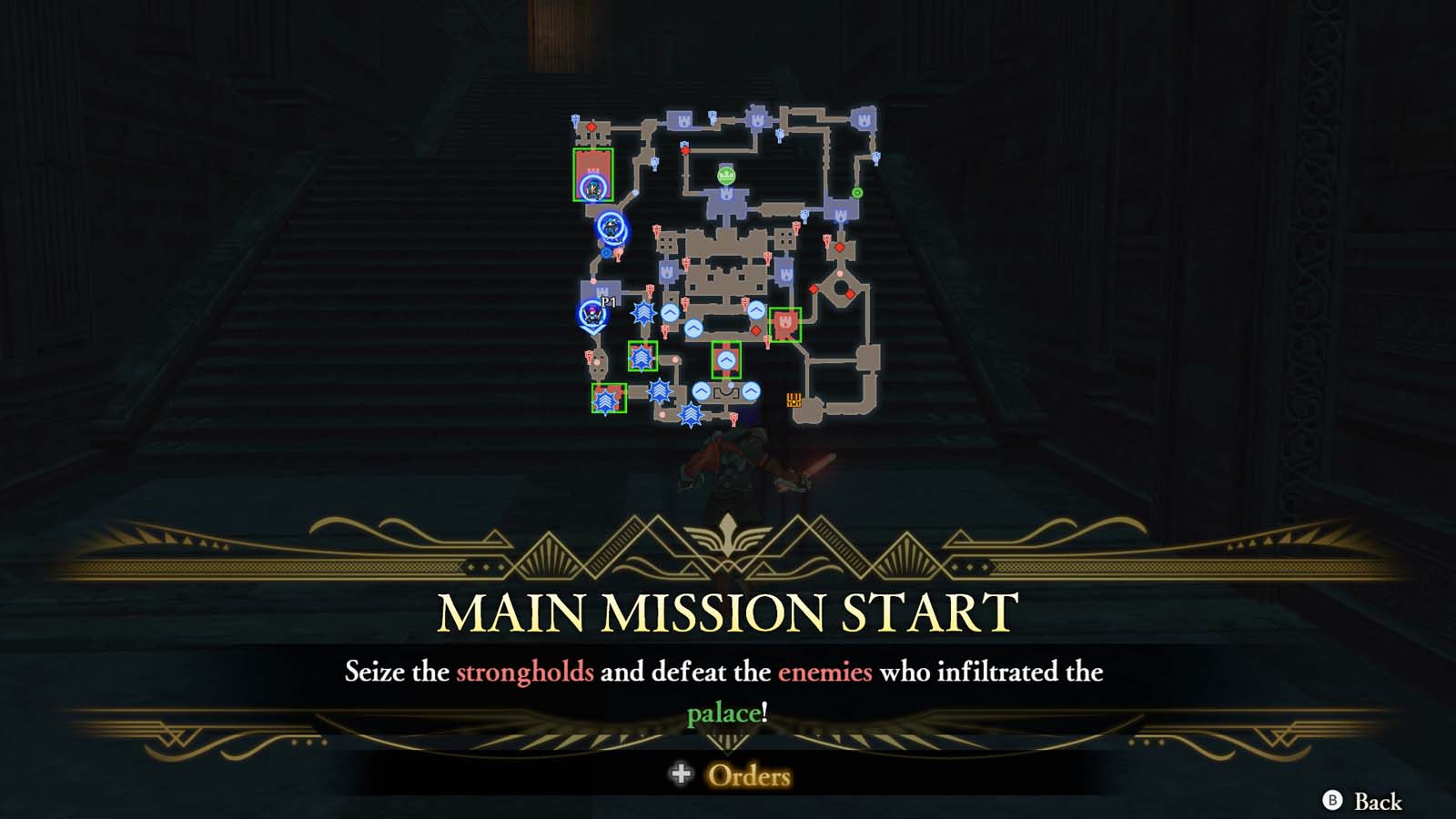Select the red enemy stronghold outlined in green mid-right
Screen dimensions: 1456x819
click(x=785, y=324)
